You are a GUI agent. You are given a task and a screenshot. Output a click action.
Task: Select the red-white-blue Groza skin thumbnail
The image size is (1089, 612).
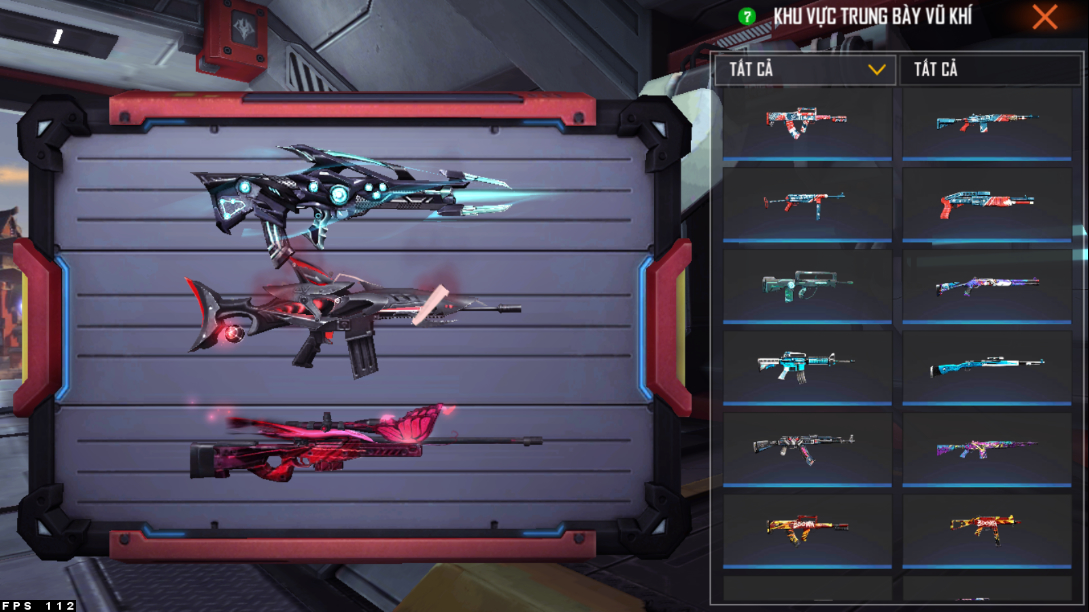pyautogui.click(x=806, y=120)
